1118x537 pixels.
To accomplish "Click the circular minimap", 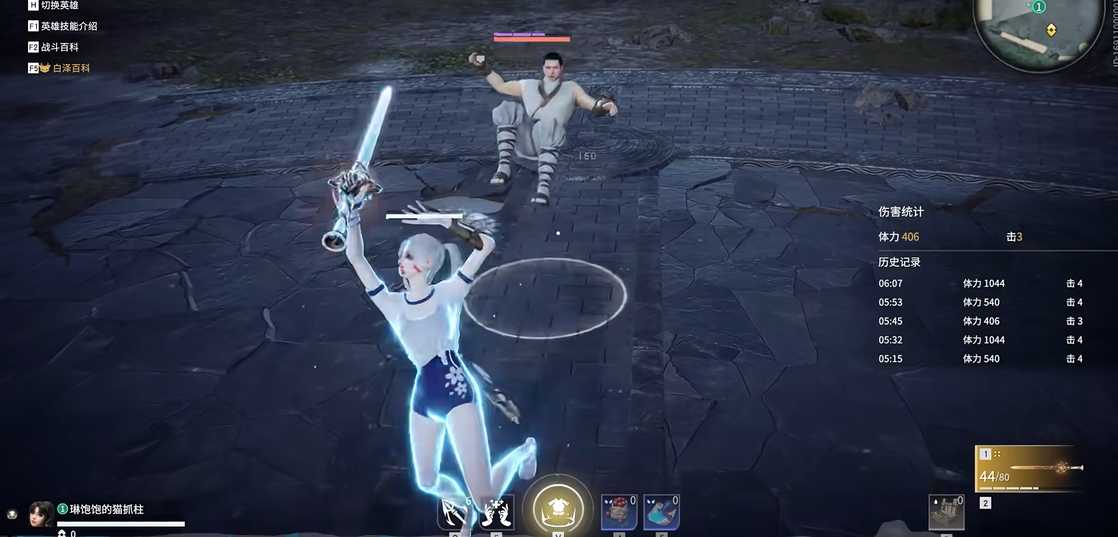I will 1039,30.
